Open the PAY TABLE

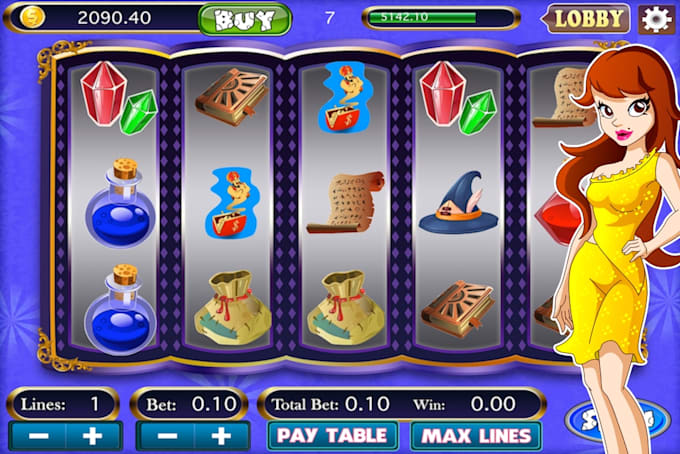click(333, 436)
